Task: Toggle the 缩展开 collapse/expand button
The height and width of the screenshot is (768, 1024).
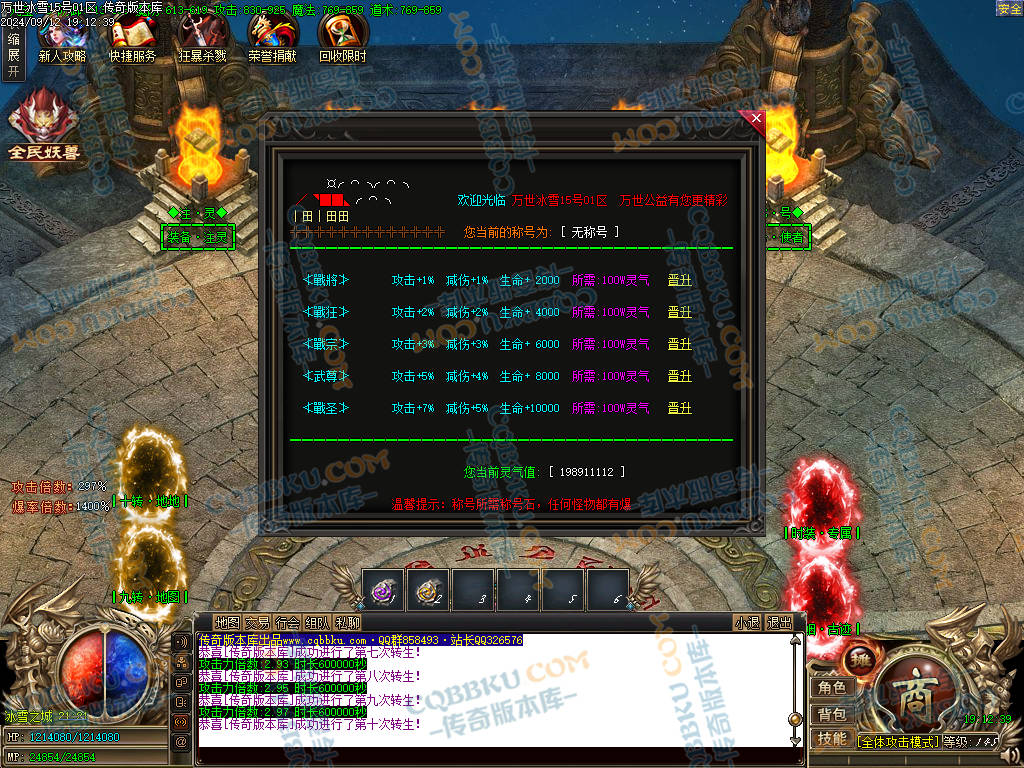Action: point(13,55)
